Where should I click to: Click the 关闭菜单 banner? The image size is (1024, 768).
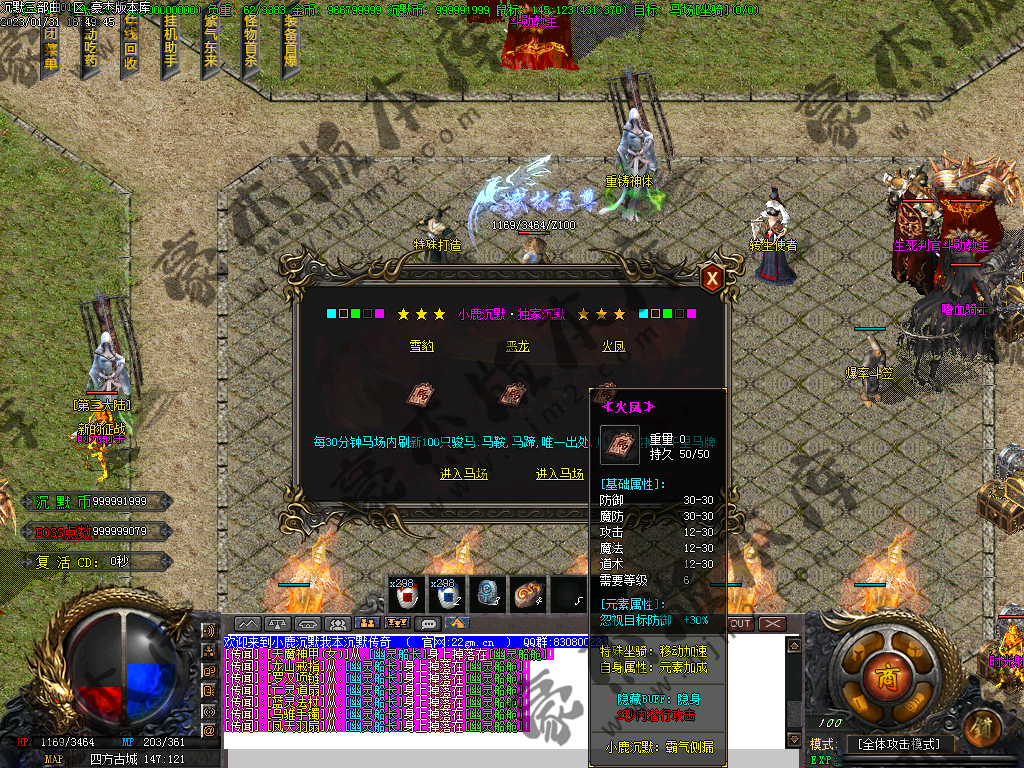(50, 45)
